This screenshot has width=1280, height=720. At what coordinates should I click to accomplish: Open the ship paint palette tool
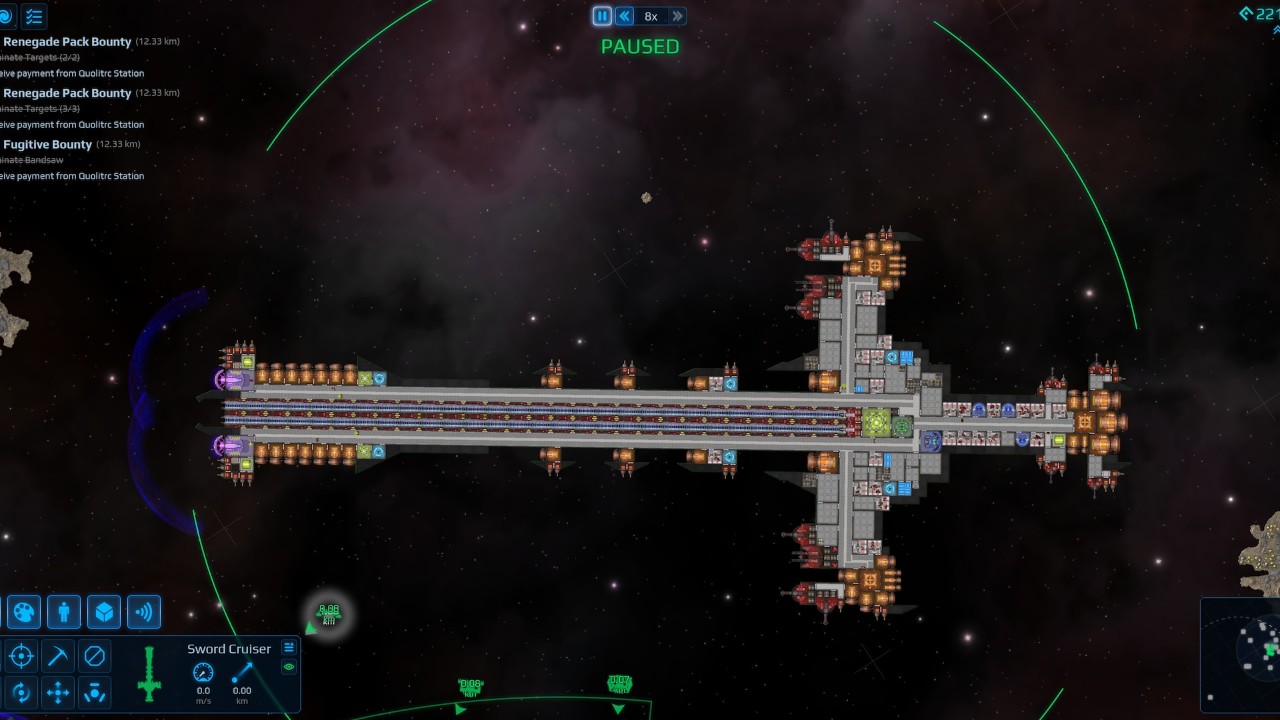click(x=22, y=612)
